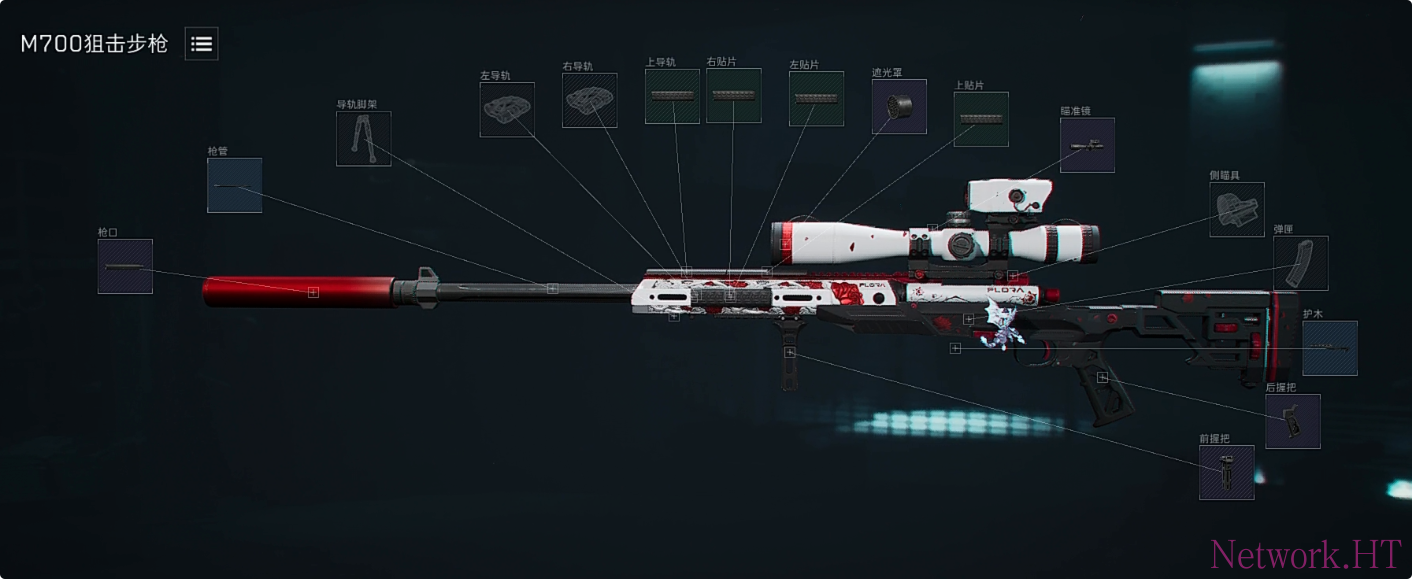
Task: Select the 上贴片 top patch slot
Action: [981, 119]
